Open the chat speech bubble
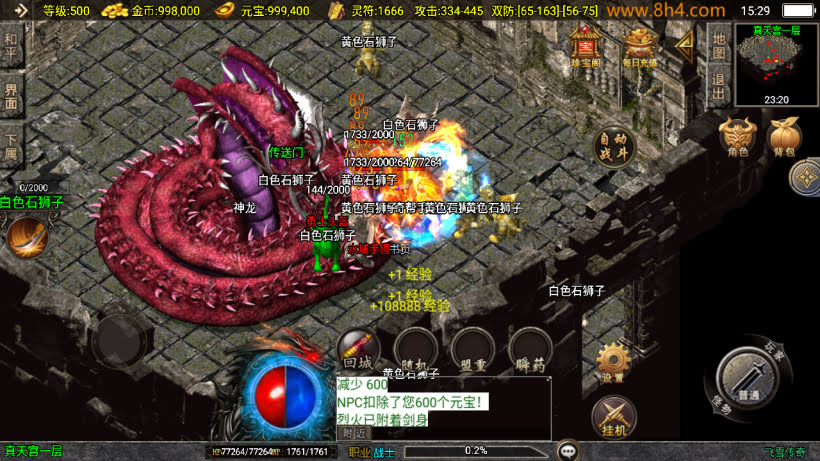This screenshot has width=820, height=461. pyautogui.click(x=569, y=451)
